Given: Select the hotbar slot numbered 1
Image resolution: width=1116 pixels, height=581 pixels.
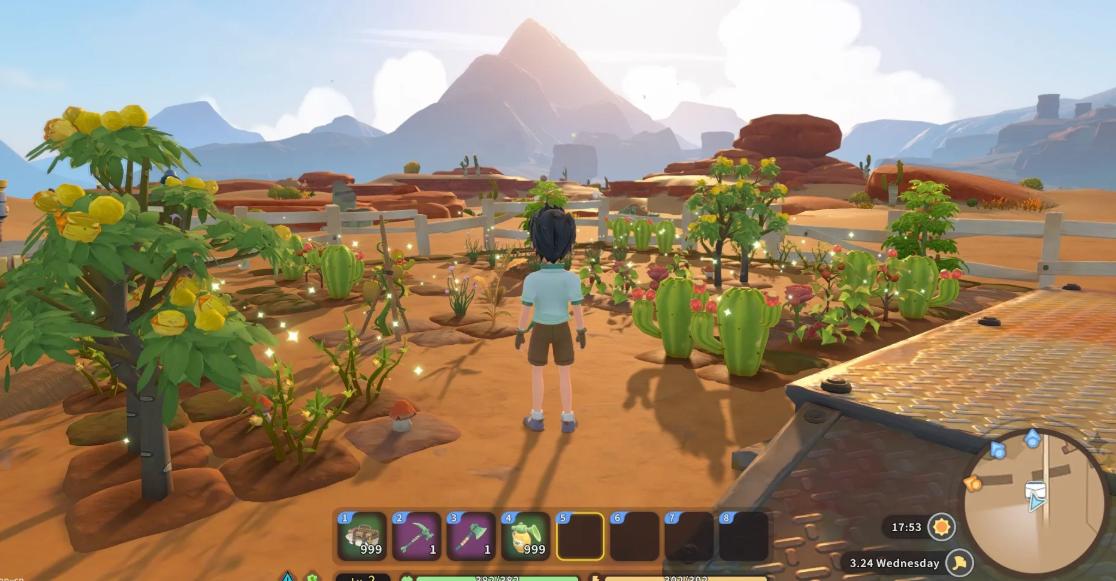Looking at the screenshot, I should [x=362, y=537].
